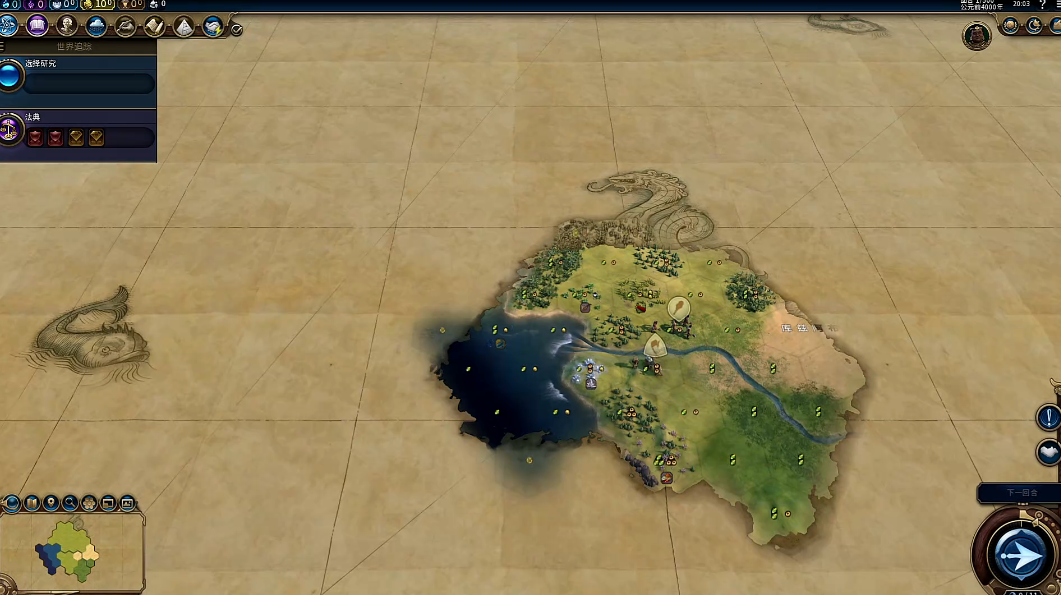Open the leader portrait ribbon
1061x595 pixels.
point(976,36)
